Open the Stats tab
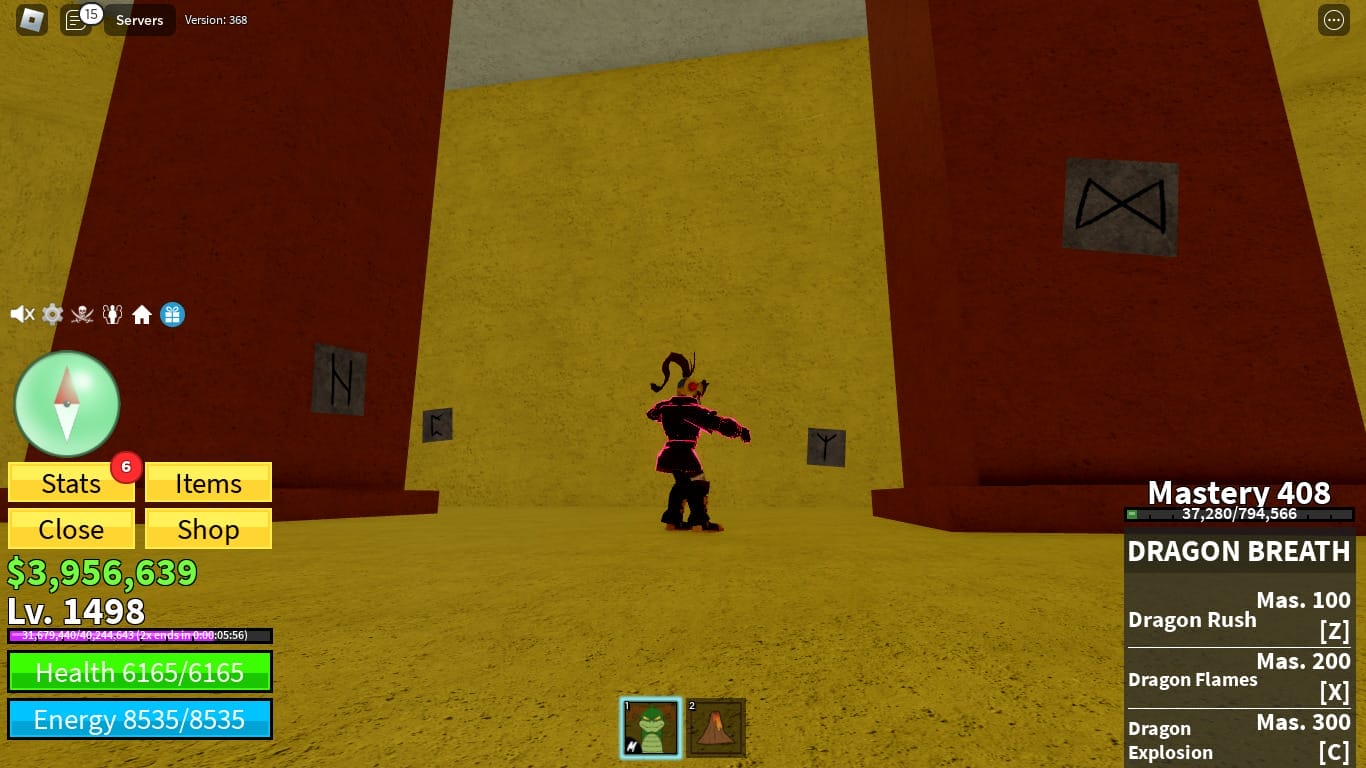1366x768 pixels. coord(71,483)
